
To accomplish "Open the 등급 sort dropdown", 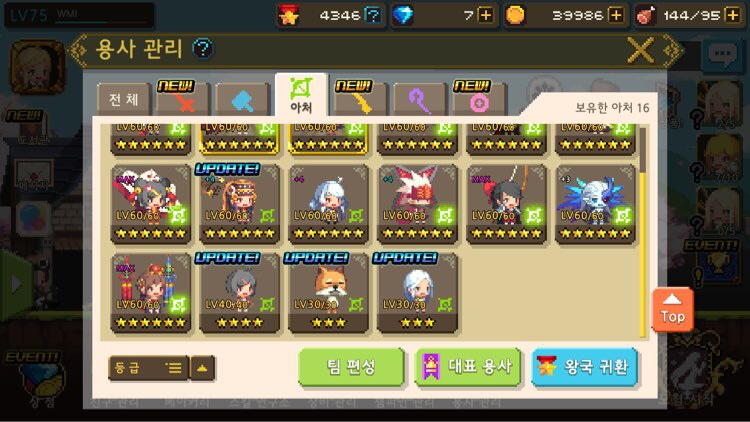I will pos(147,368).
